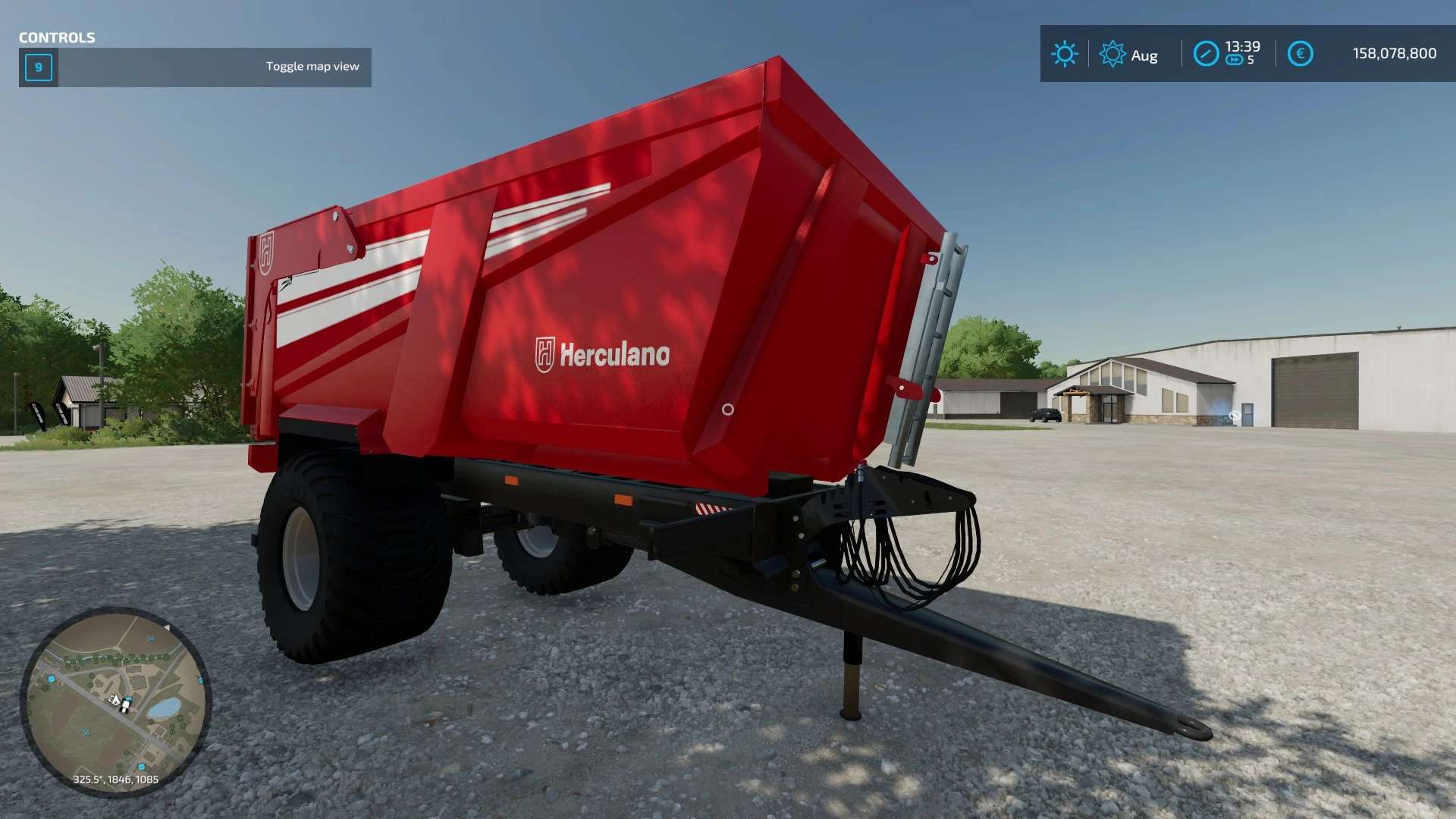Click the sunny weather forecast icon

coord(1064,54)
